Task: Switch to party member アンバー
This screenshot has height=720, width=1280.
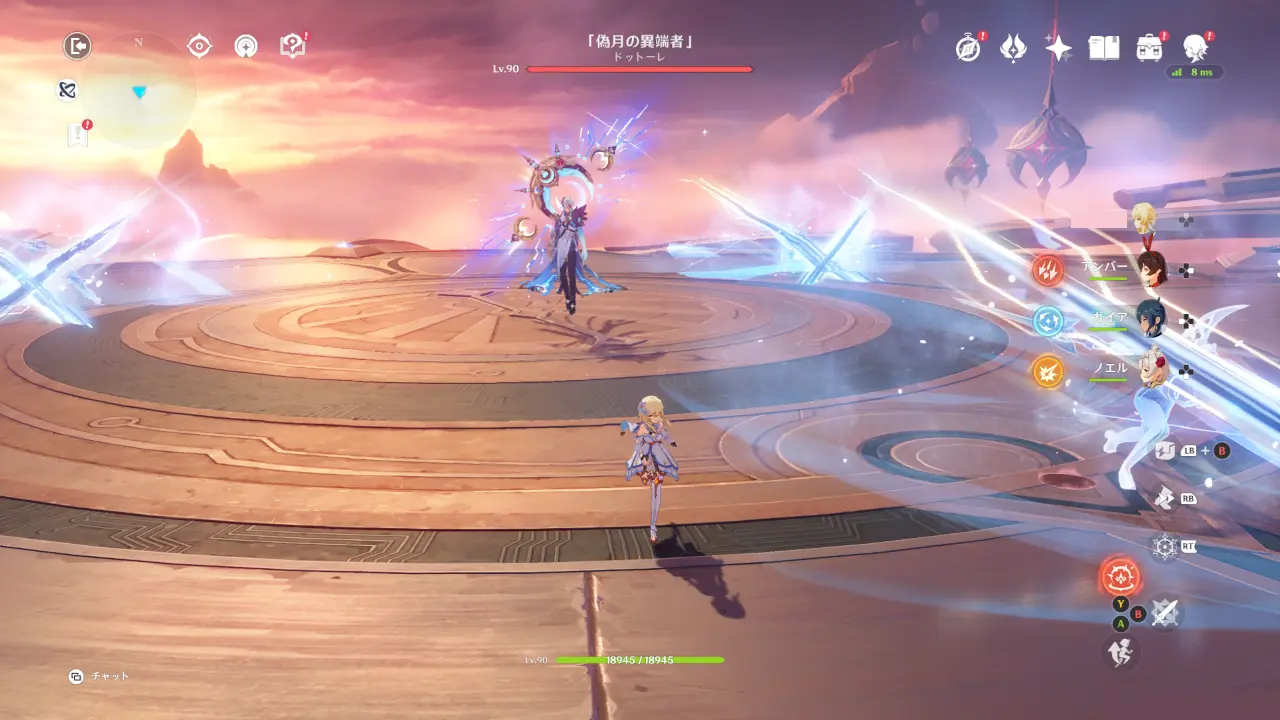Action: (1151, 270)
